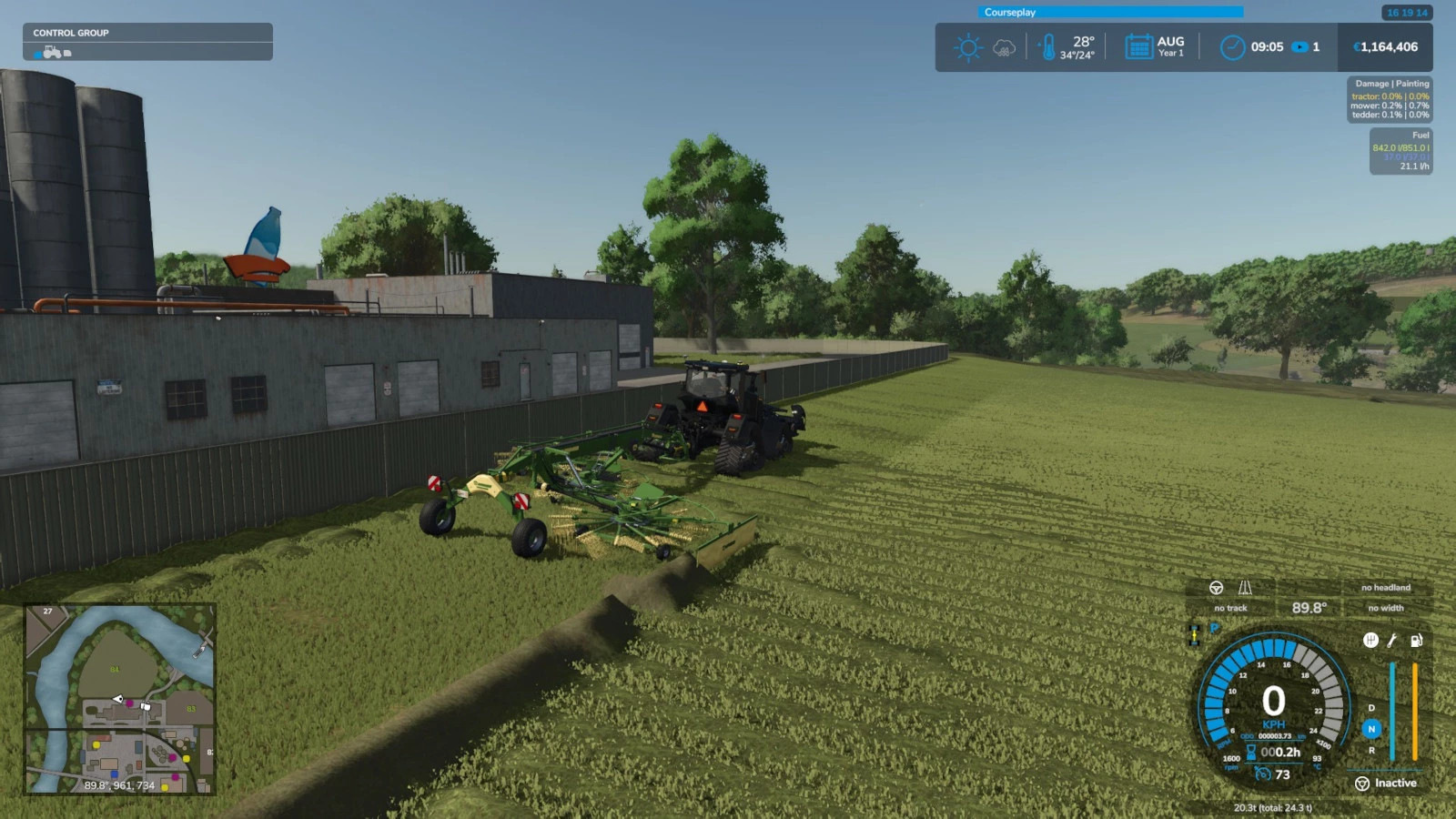Click the wrench damage icon
Image resolution: width=1456 pixels, height=819 pixels.
[1392, 641]
